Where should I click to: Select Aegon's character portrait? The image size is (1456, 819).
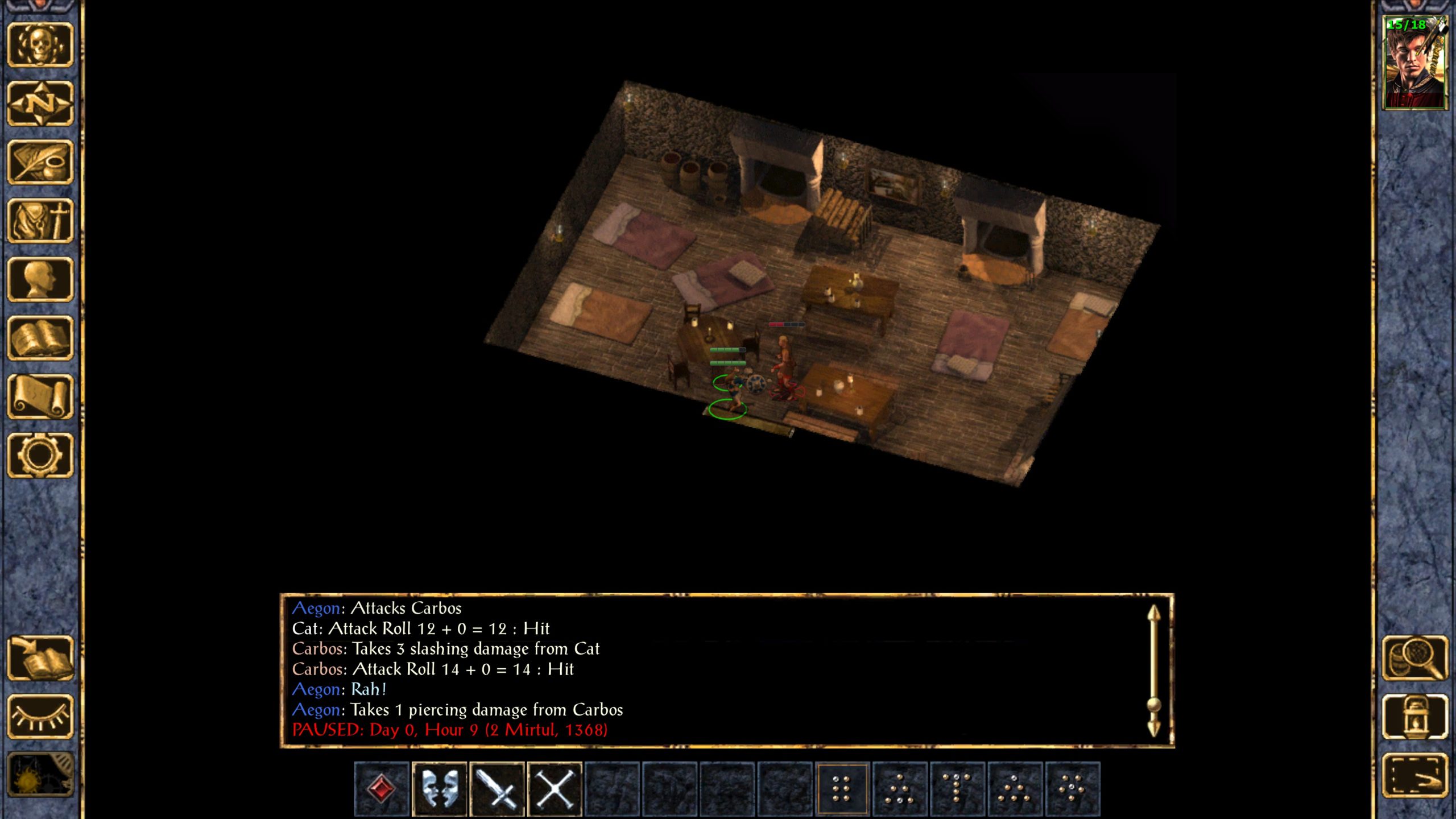click(1414, 63)
